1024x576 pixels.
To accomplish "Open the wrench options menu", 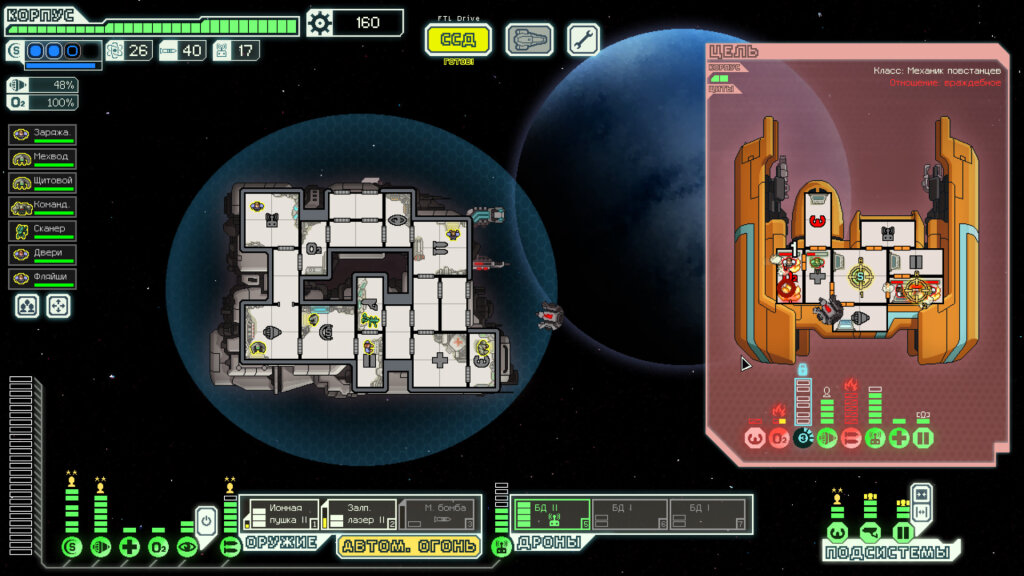I will click(x=584, y=40).
